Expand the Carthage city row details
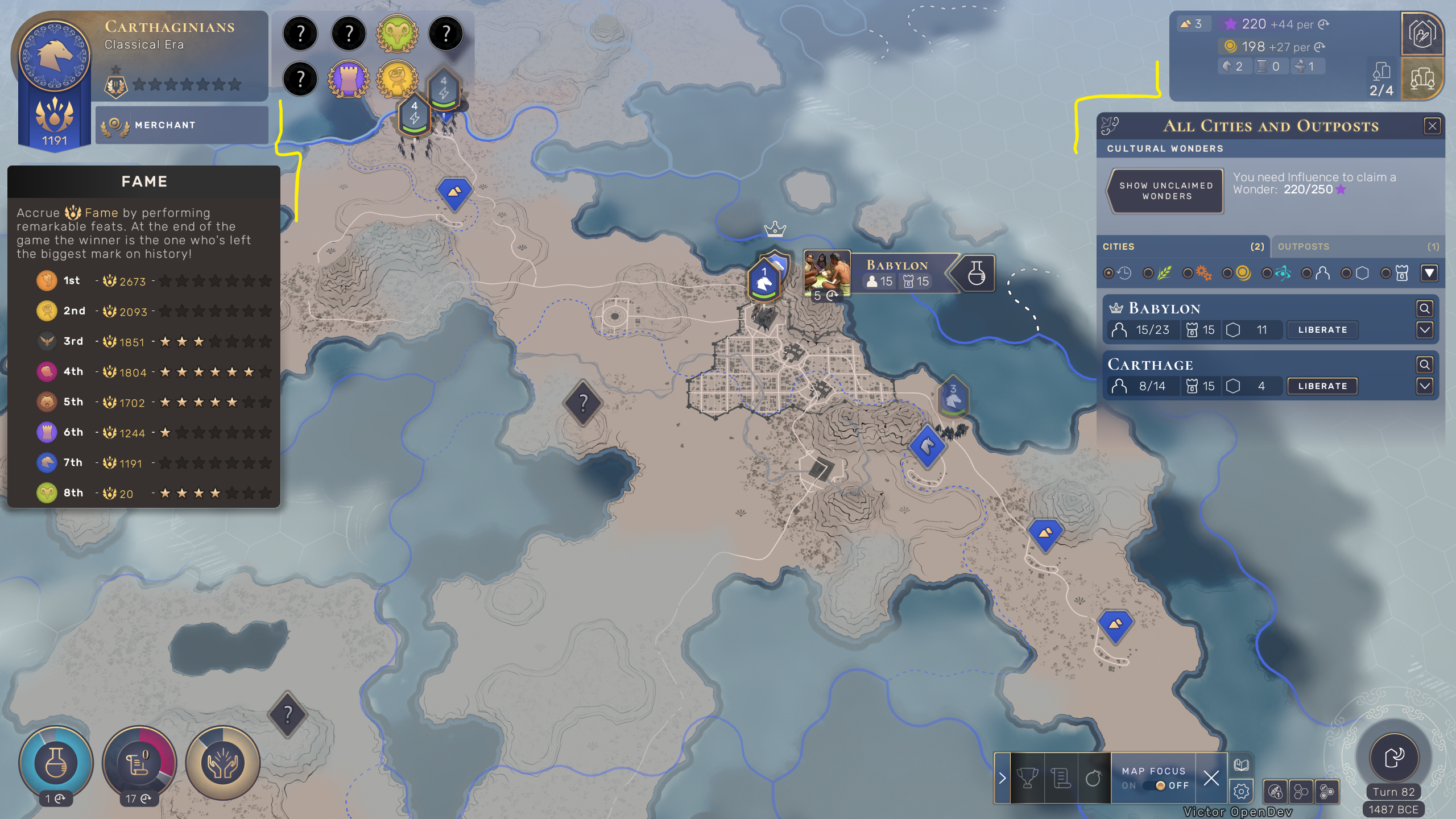The image size is (1456, 819). [1424, 386]
